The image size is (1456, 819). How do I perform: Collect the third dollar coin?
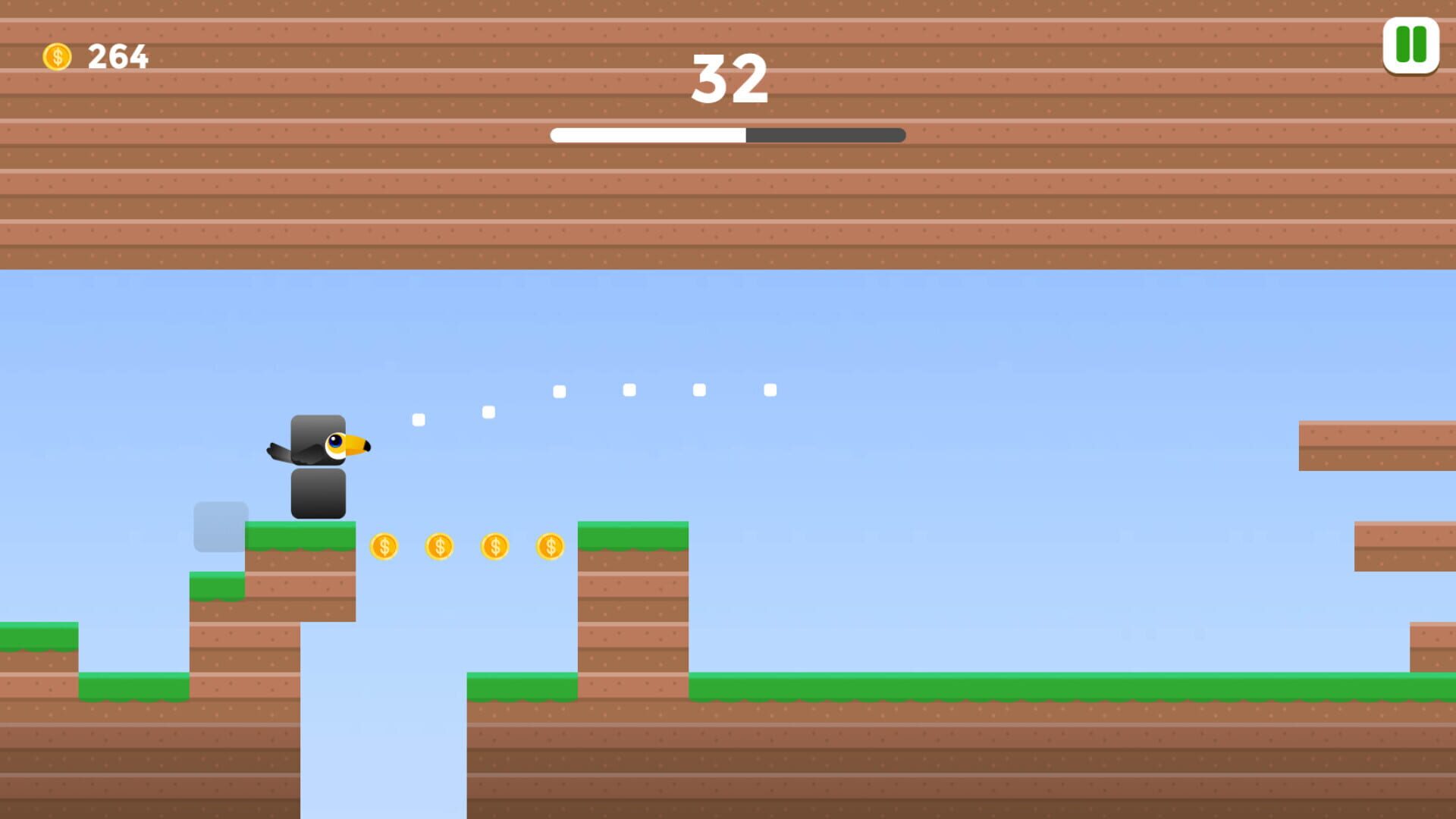pos(495,546)
